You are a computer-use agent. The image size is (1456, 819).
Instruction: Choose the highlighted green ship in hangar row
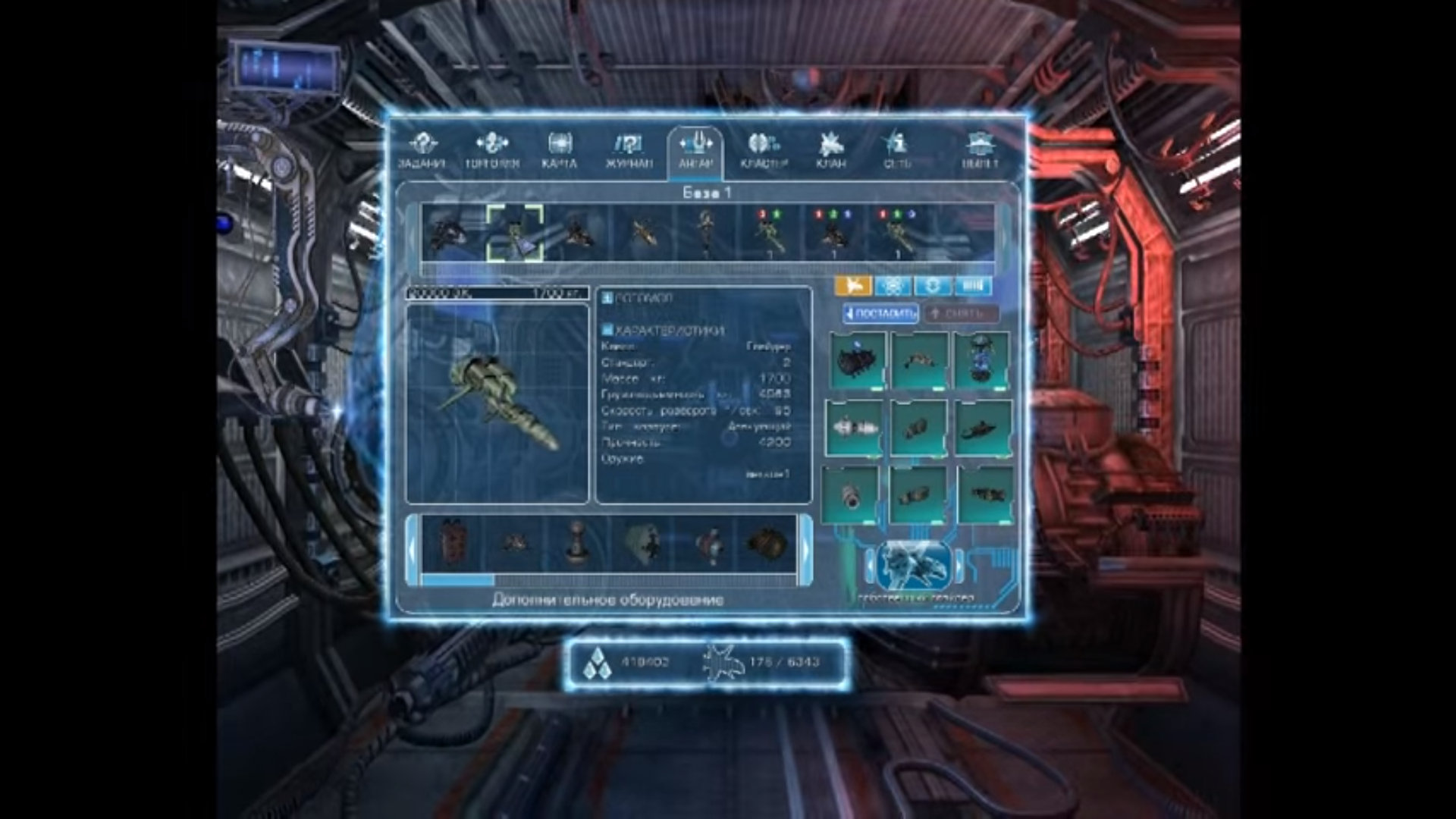pyautogui.click(x=515, y=233)
